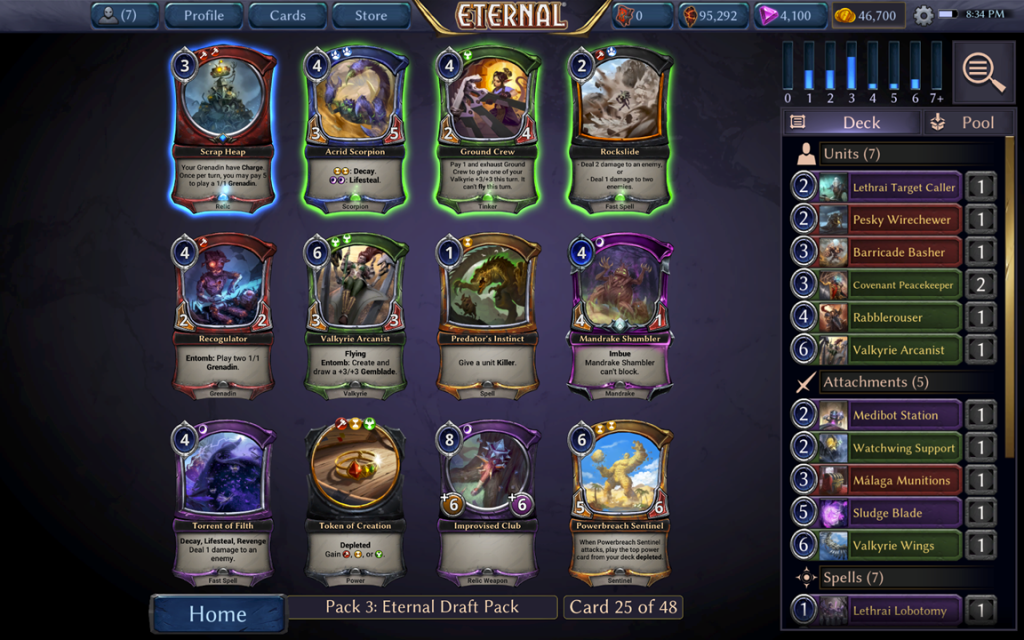Select the Rockslide fast spell card
The width and height of the screenshot is (1024, 640).
[620, 128]
